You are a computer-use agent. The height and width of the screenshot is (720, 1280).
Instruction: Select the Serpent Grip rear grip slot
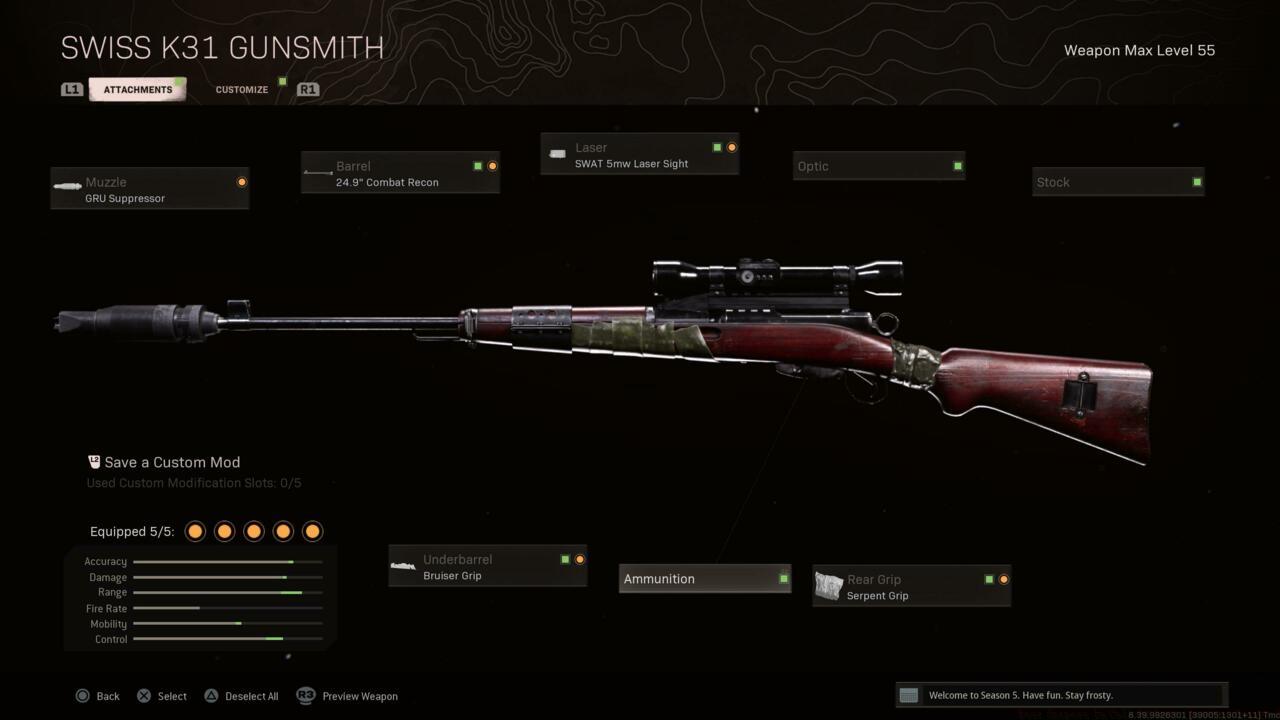[x=910, y=586]
